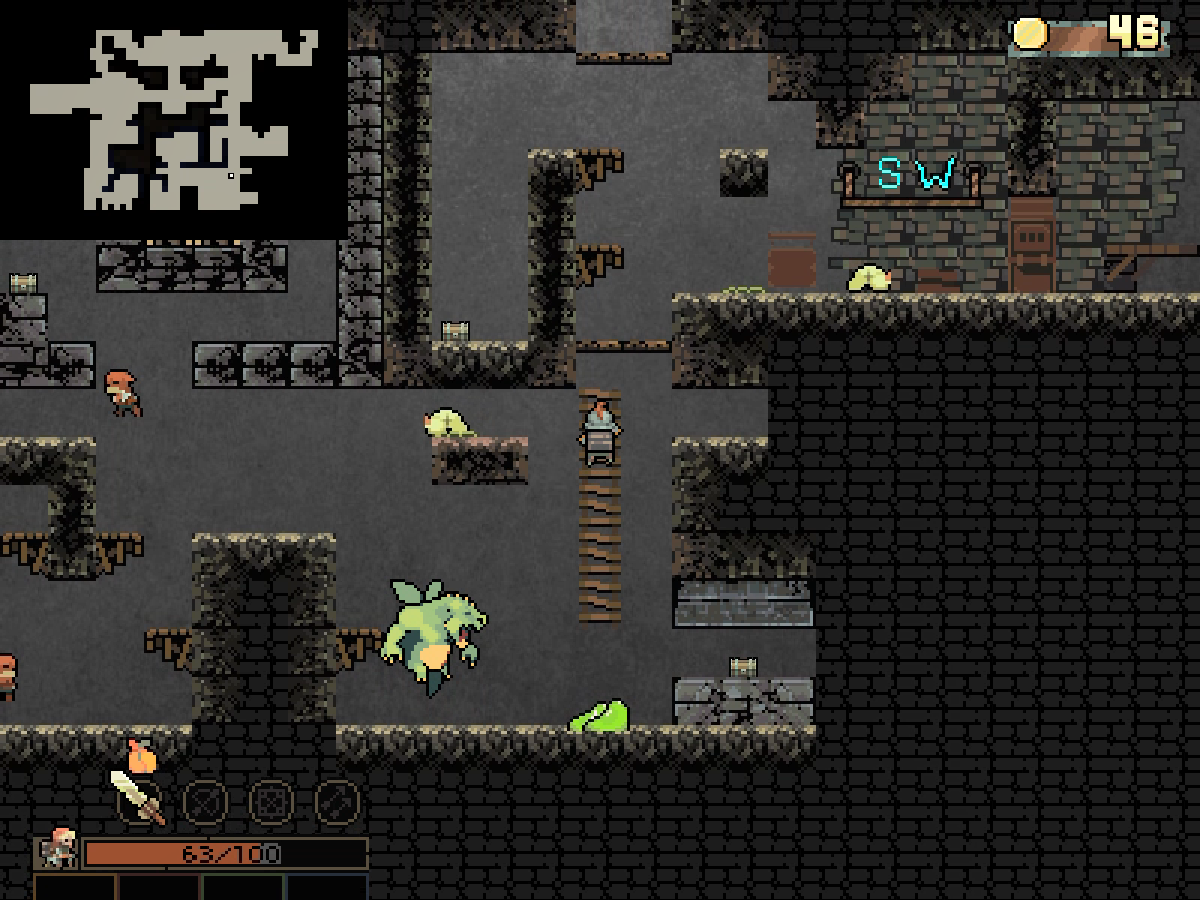
Task: Open the hero portrait beside the health bar
Action: click(x=58, y=849)
